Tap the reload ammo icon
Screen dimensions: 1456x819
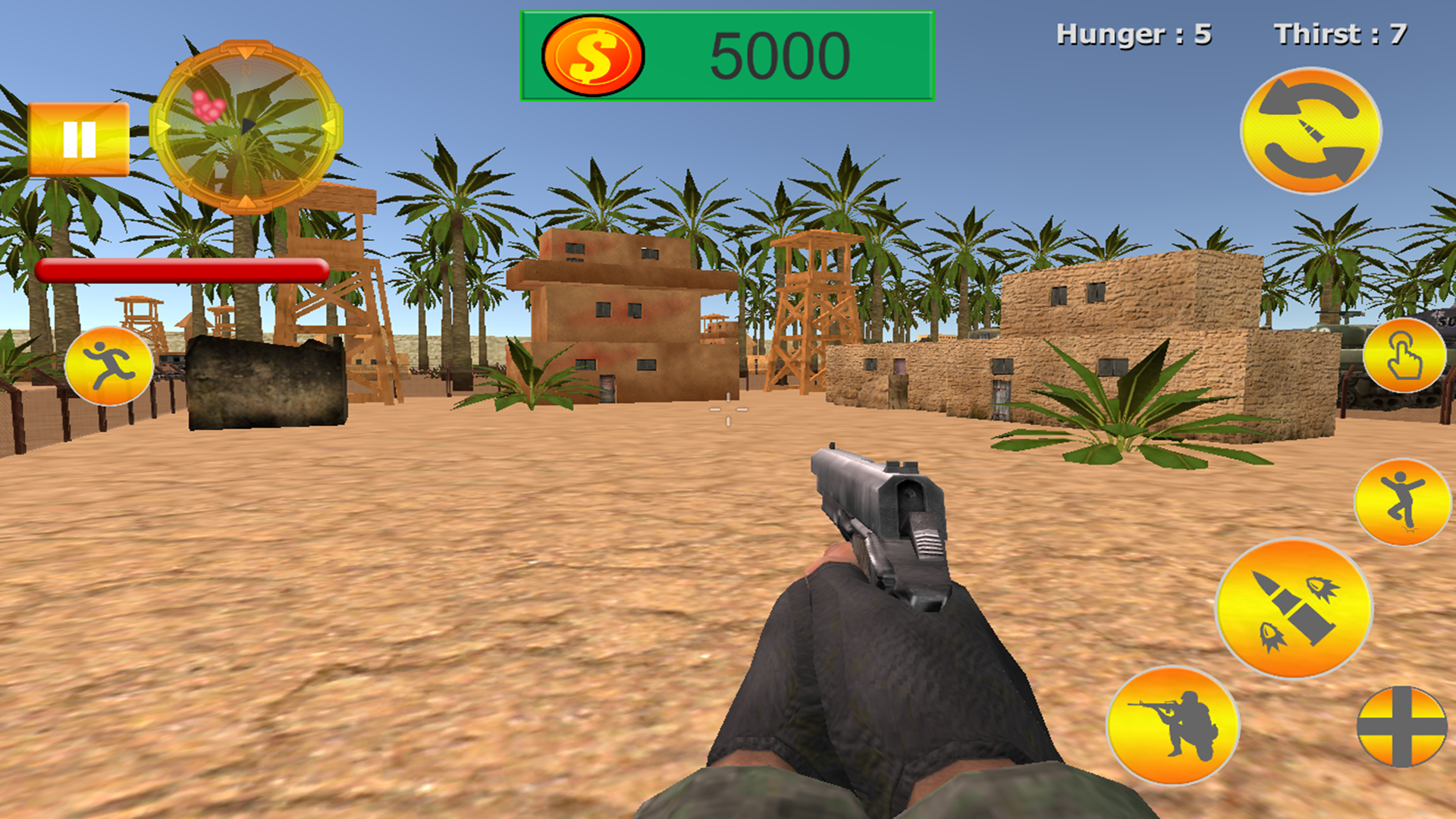click(1312, 130)
